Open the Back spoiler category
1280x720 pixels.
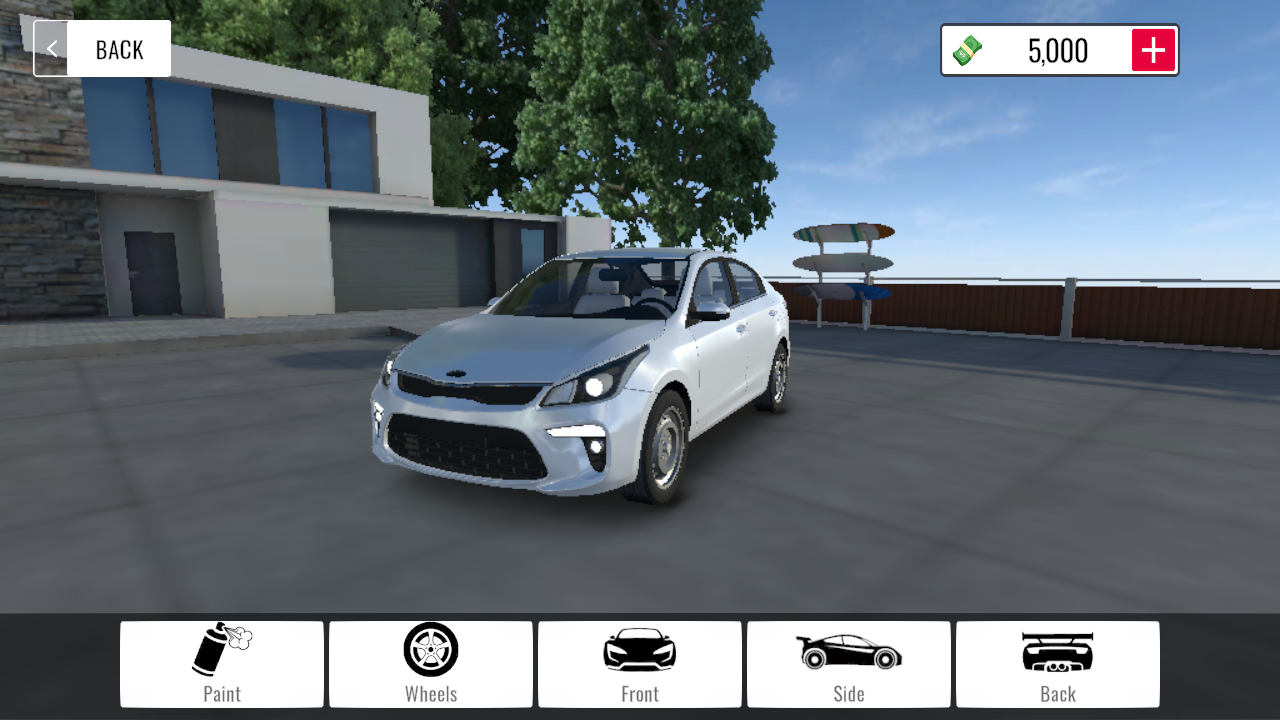point(1058,664)
